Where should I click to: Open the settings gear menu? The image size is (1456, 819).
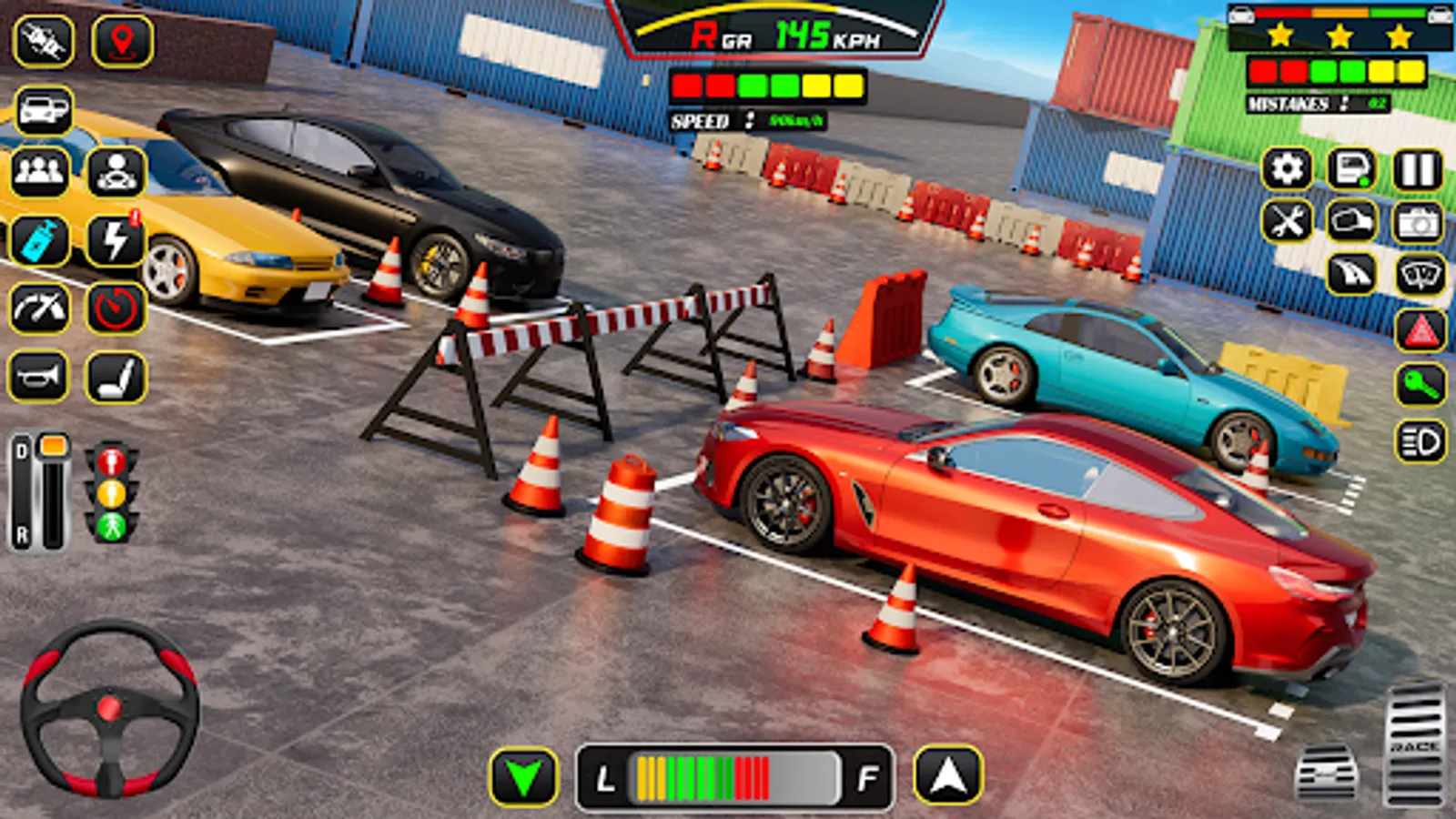(x=1287, y=169)
